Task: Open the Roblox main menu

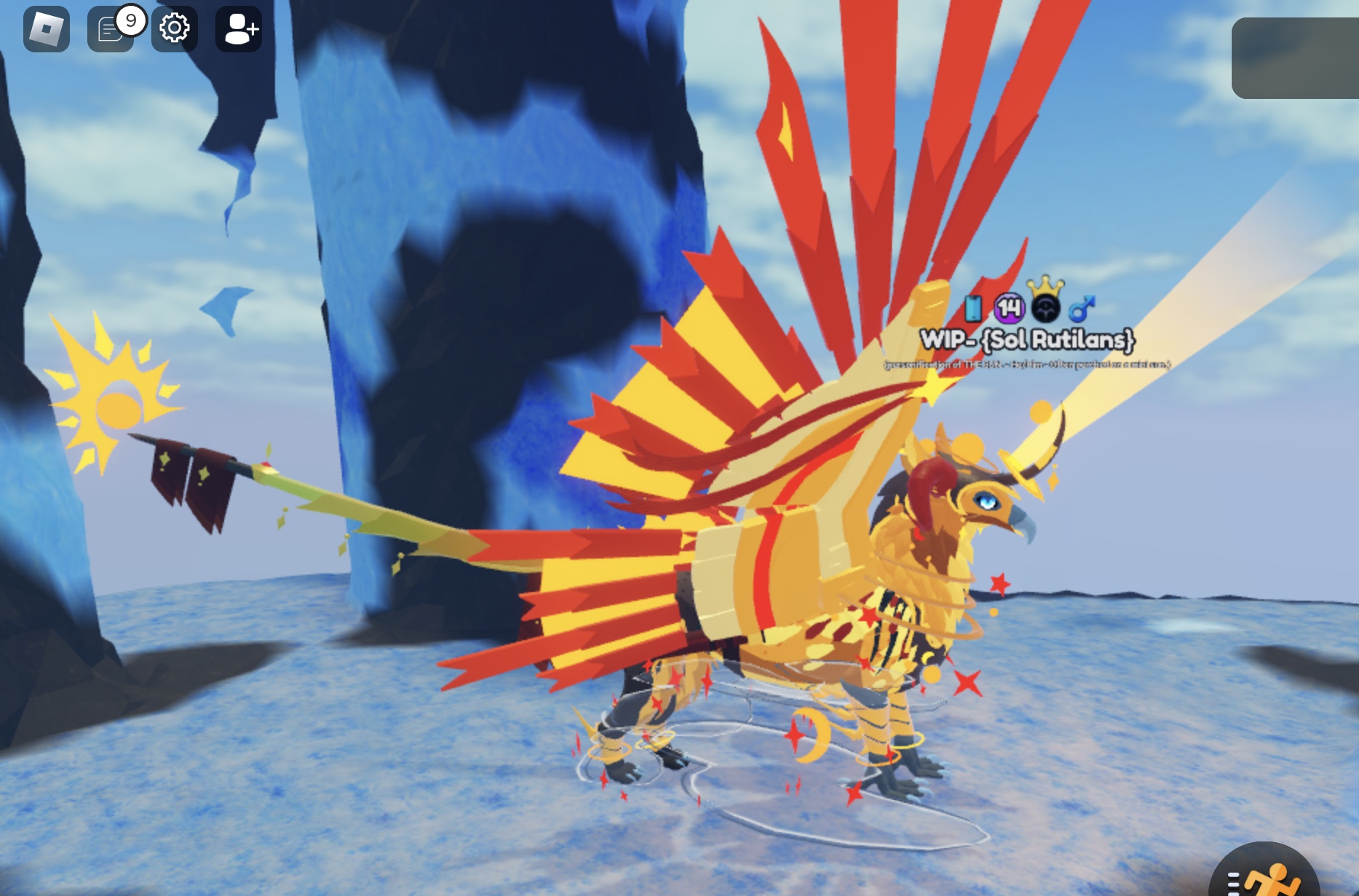Action: pos(47,29)
